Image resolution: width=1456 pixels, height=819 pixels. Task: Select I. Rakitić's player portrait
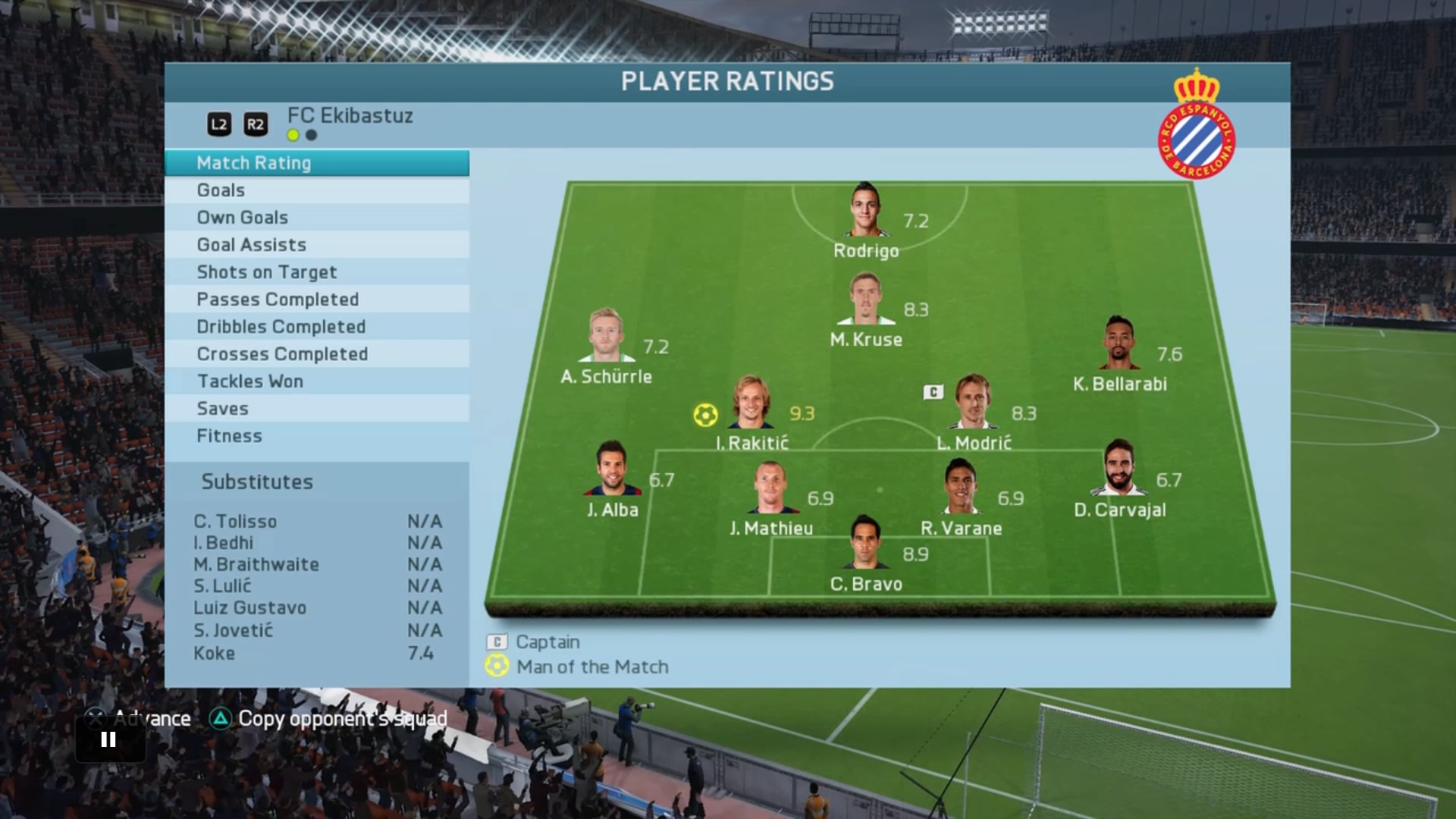point(752,403)
